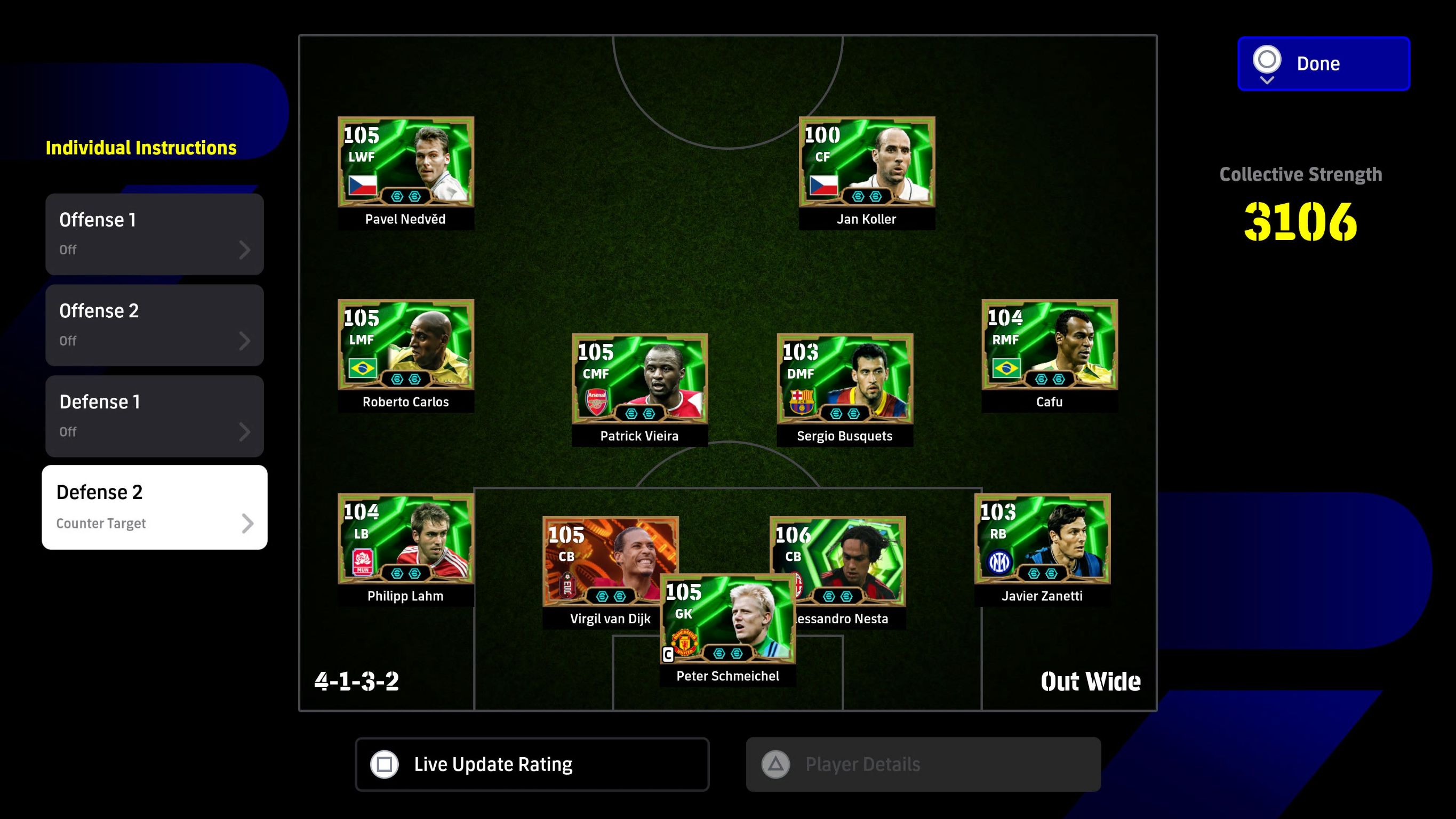Choose the Defense 1 instruction slot
The height and width of the screenshot is (819, 1456).
click(x=154, y=416)
